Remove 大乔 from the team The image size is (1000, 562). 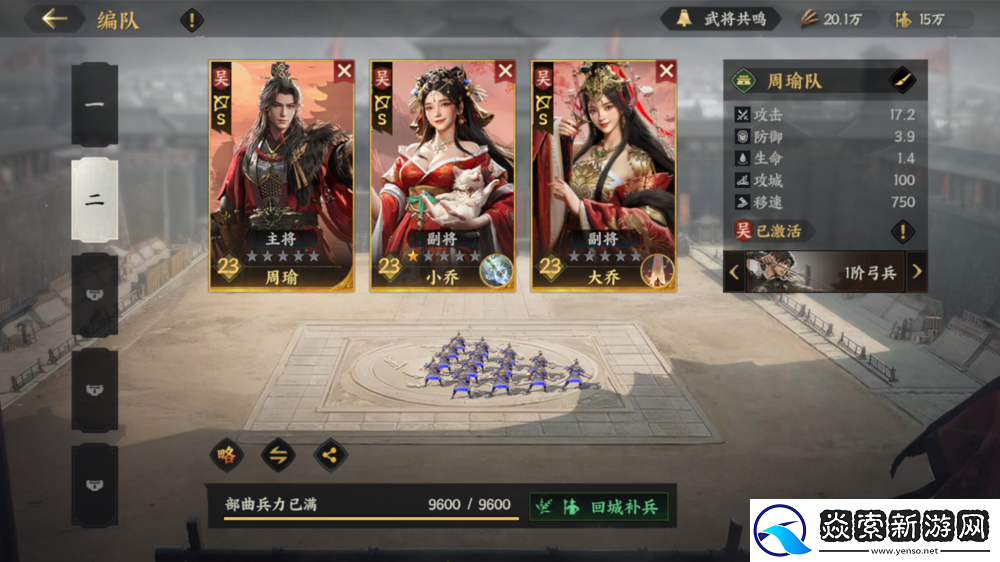666,70
